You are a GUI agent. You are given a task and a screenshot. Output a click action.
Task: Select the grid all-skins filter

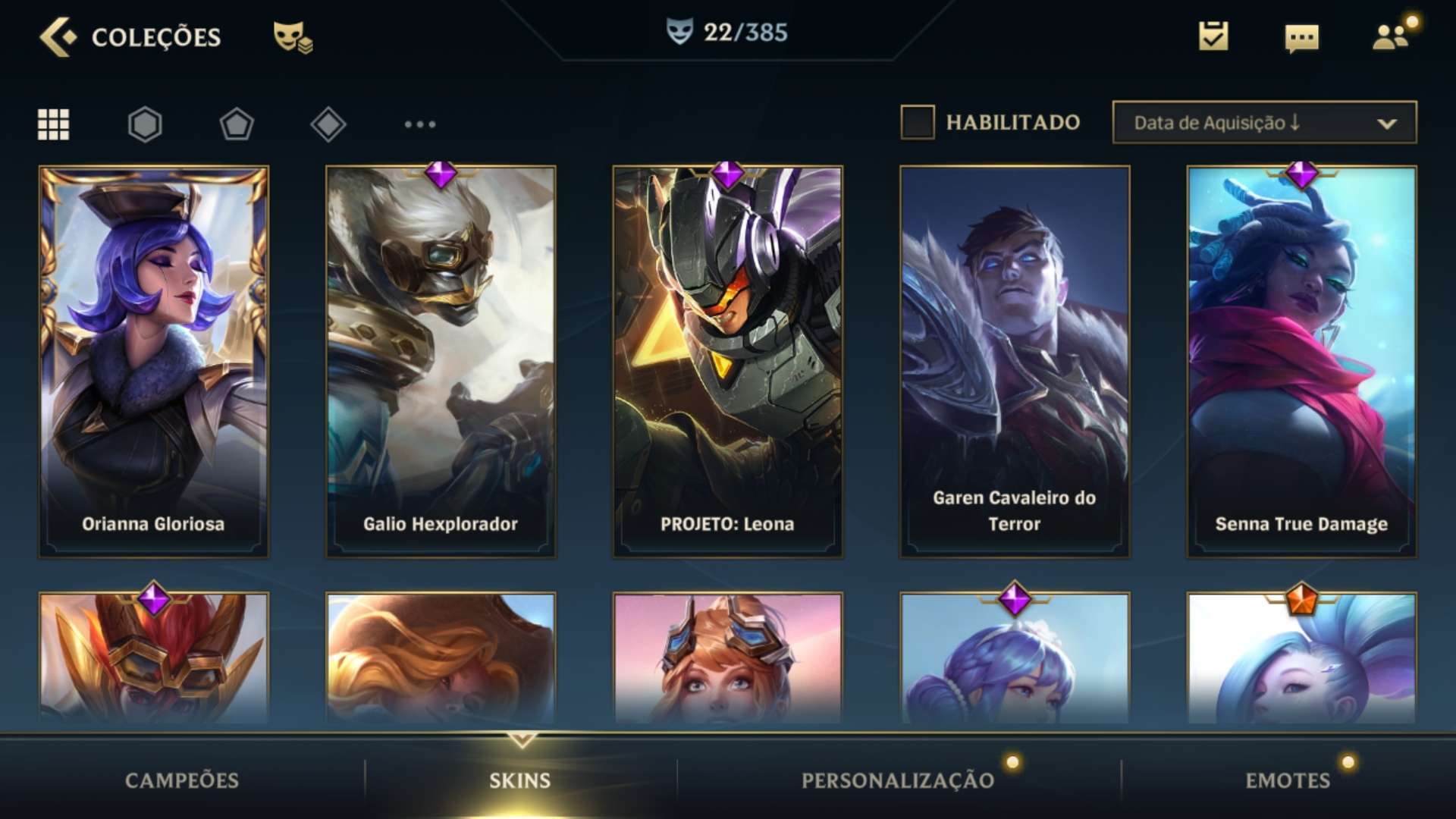coord(54,124)
